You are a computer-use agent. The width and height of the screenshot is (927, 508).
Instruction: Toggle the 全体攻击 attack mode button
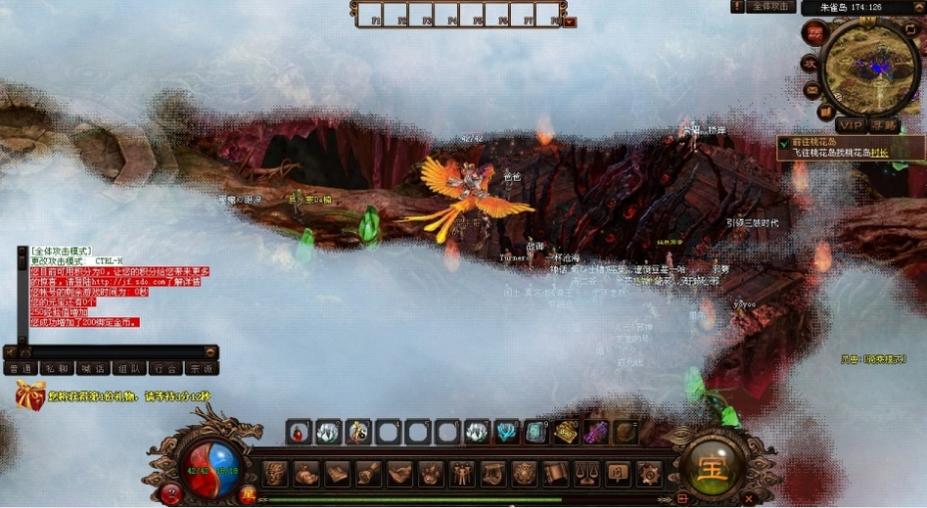pyautogui.click(x=771, y=6)
